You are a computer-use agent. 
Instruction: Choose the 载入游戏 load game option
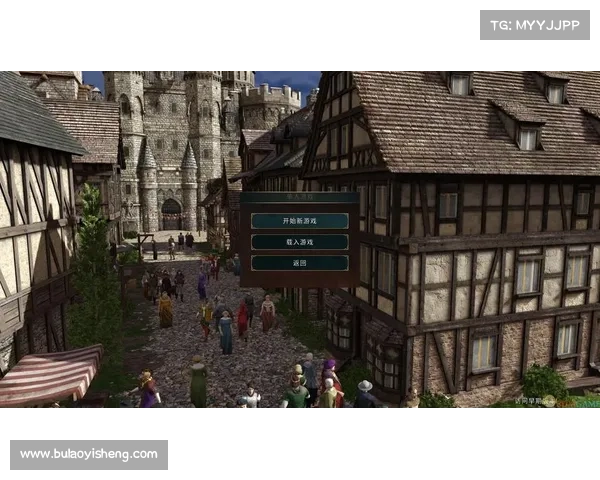click(299, 241)
